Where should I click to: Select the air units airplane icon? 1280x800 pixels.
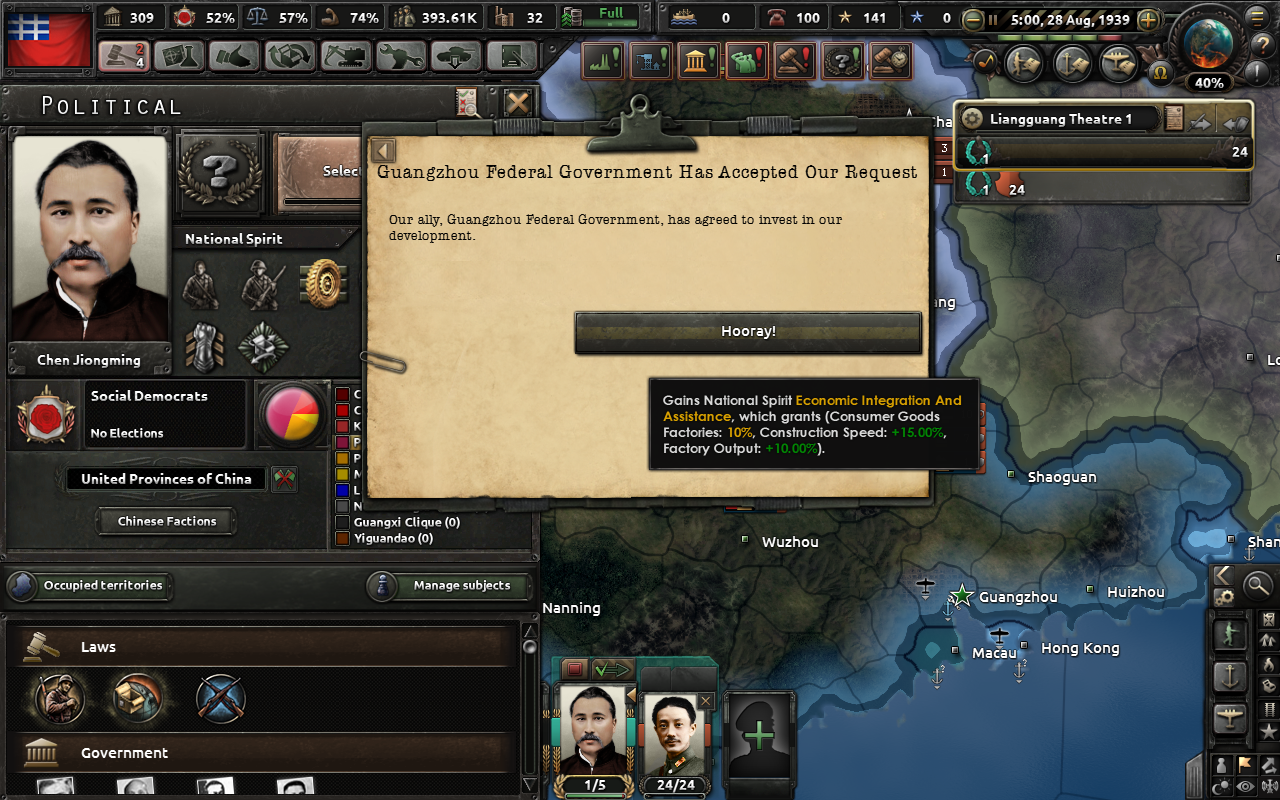(1230, 714)
